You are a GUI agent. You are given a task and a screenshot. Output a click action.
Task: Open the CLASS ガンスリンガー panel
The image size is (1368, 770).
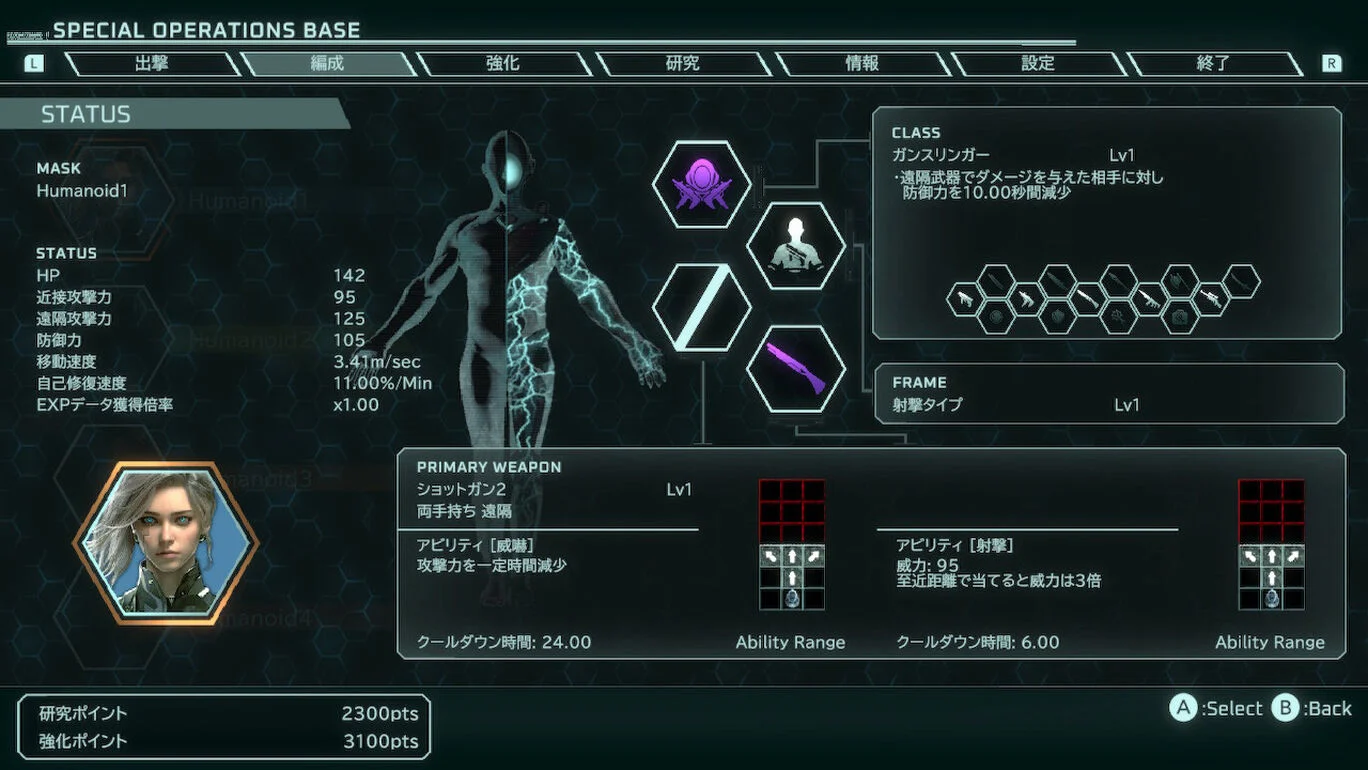1107,223
